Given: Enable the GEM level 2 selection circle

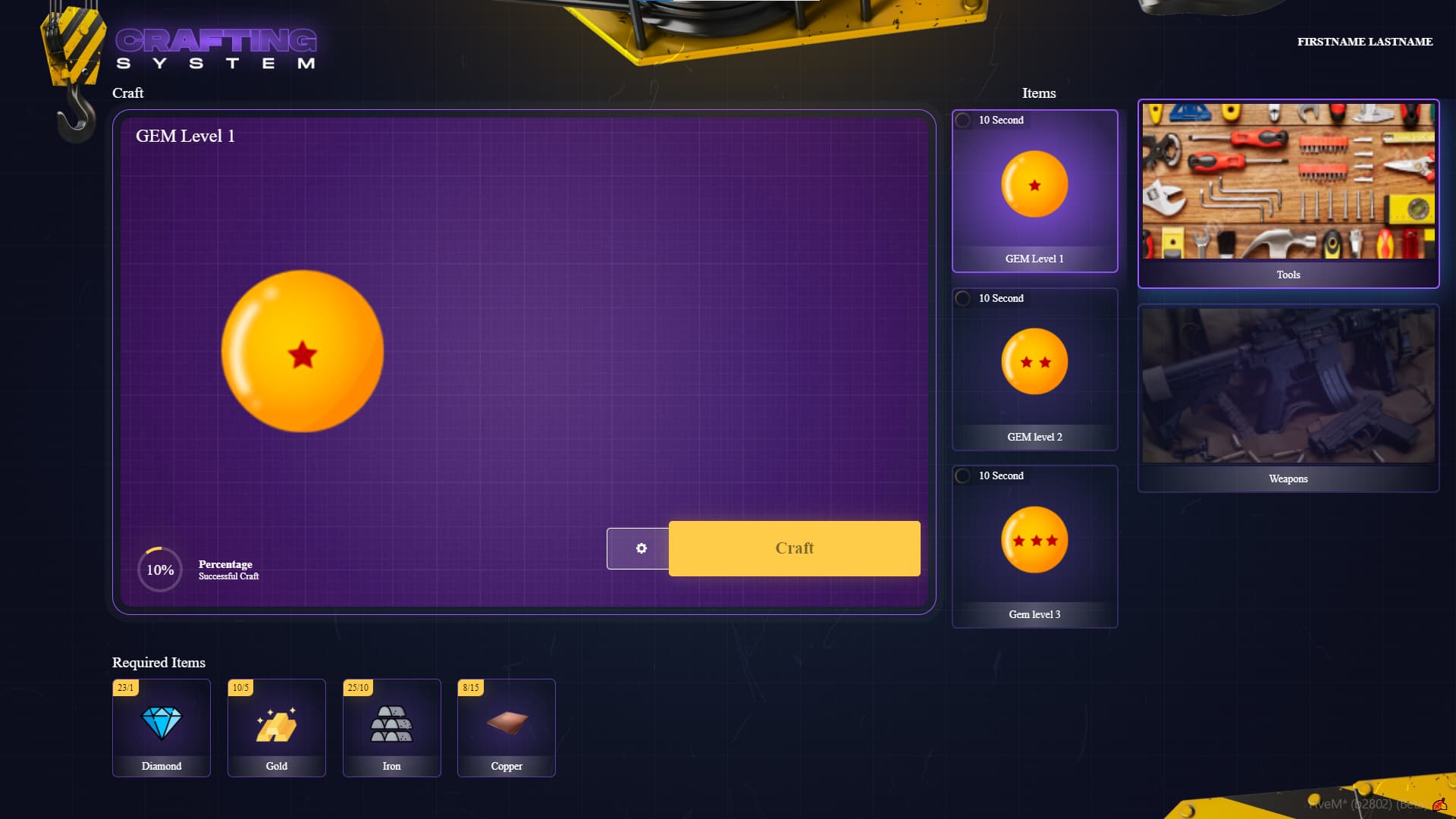Looking at the screenshot, I should tap(963, 297).
